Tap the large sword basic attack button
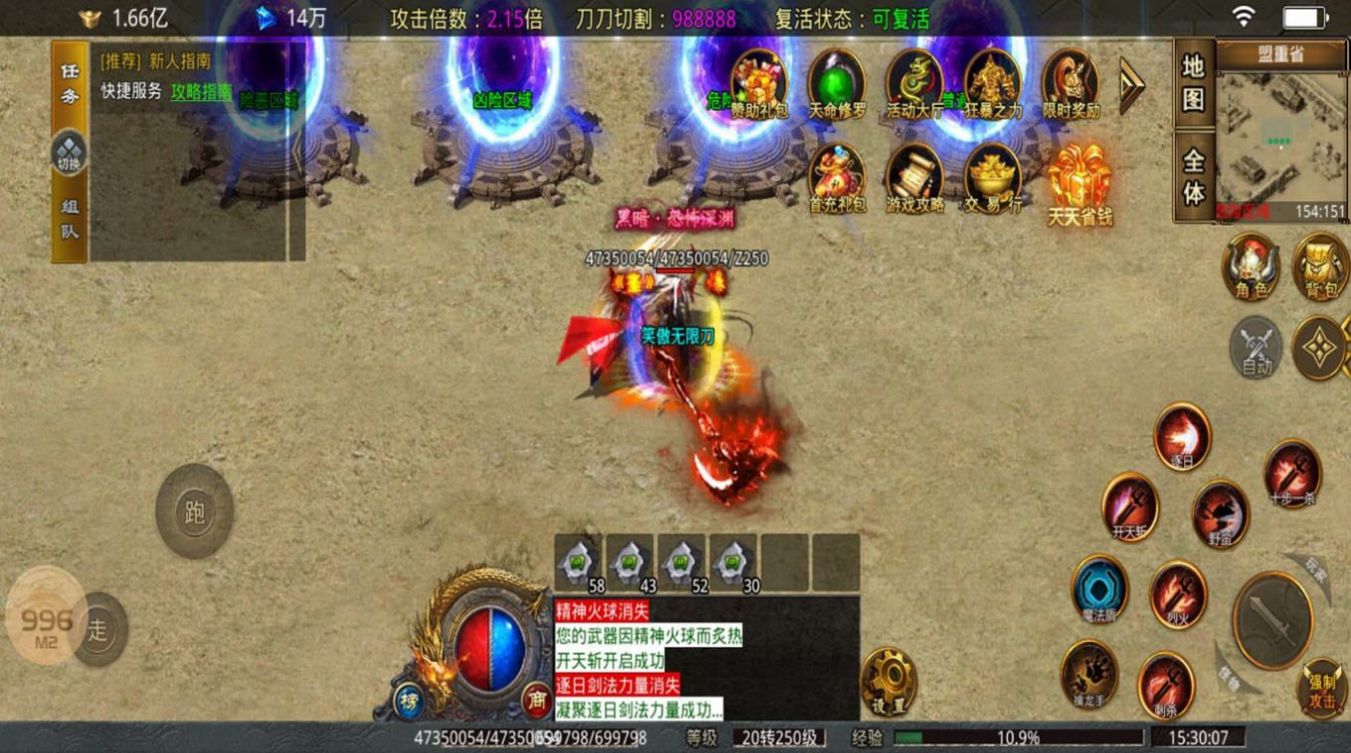 (x=1272, y=619)
